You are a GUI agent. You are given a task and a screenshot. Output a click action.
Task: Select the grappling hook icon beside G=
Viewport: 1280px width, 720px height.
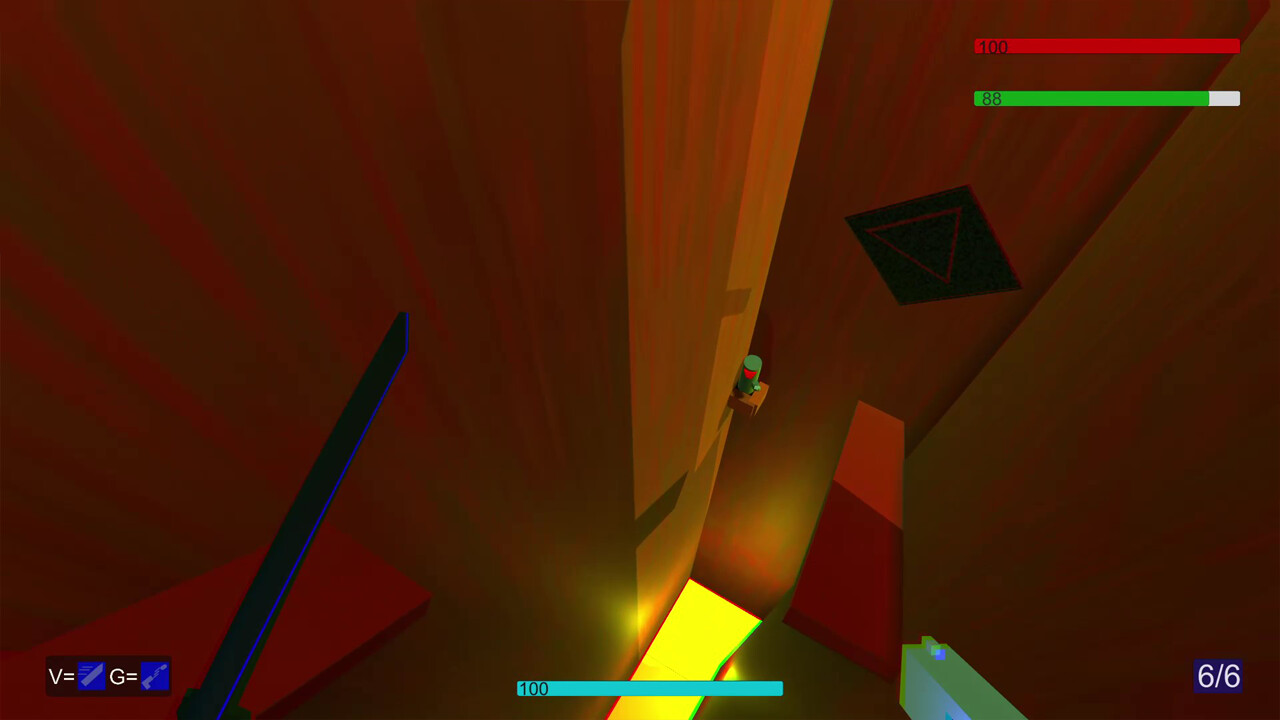pos(154,676)
